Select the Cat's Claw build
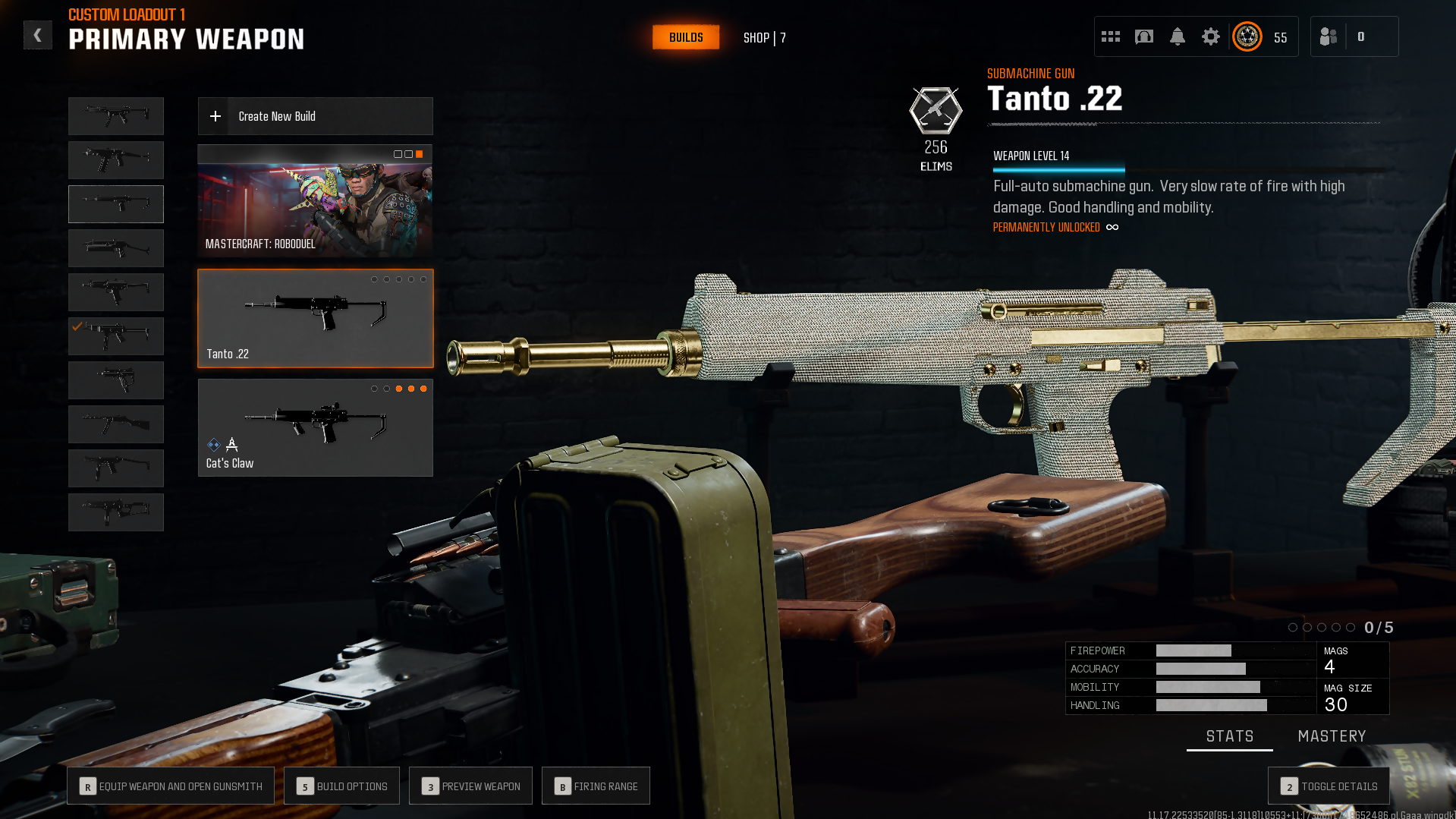This screenshot has width=1456, height=819. click(315, 427)
